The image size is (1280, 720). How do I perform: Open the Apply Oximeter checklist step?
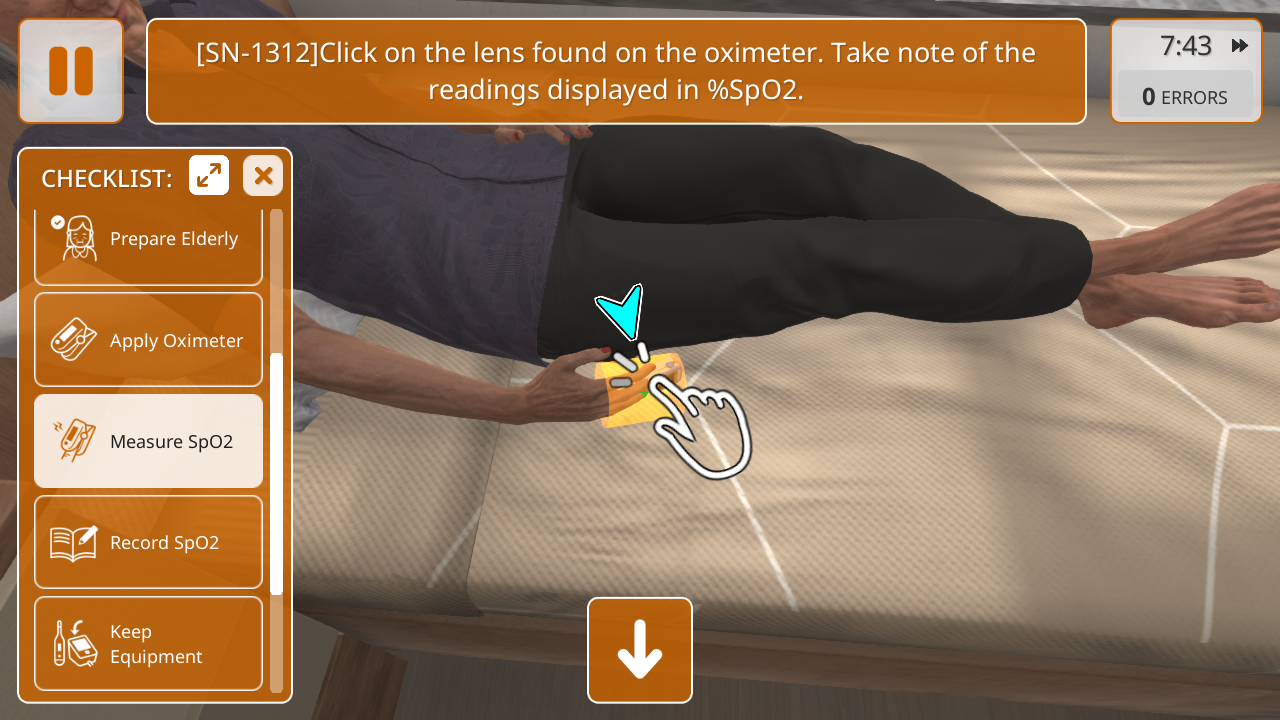[148, 340]
